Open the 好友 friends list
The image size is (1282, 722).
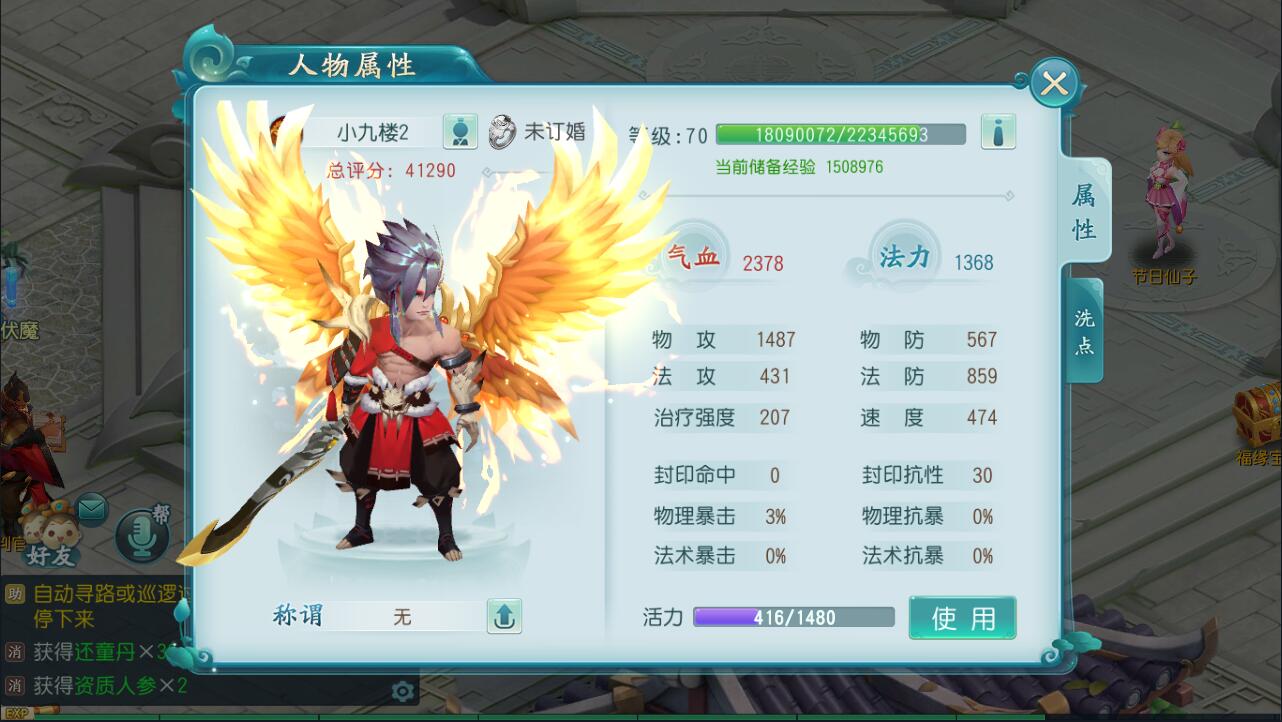click(50, 535)
